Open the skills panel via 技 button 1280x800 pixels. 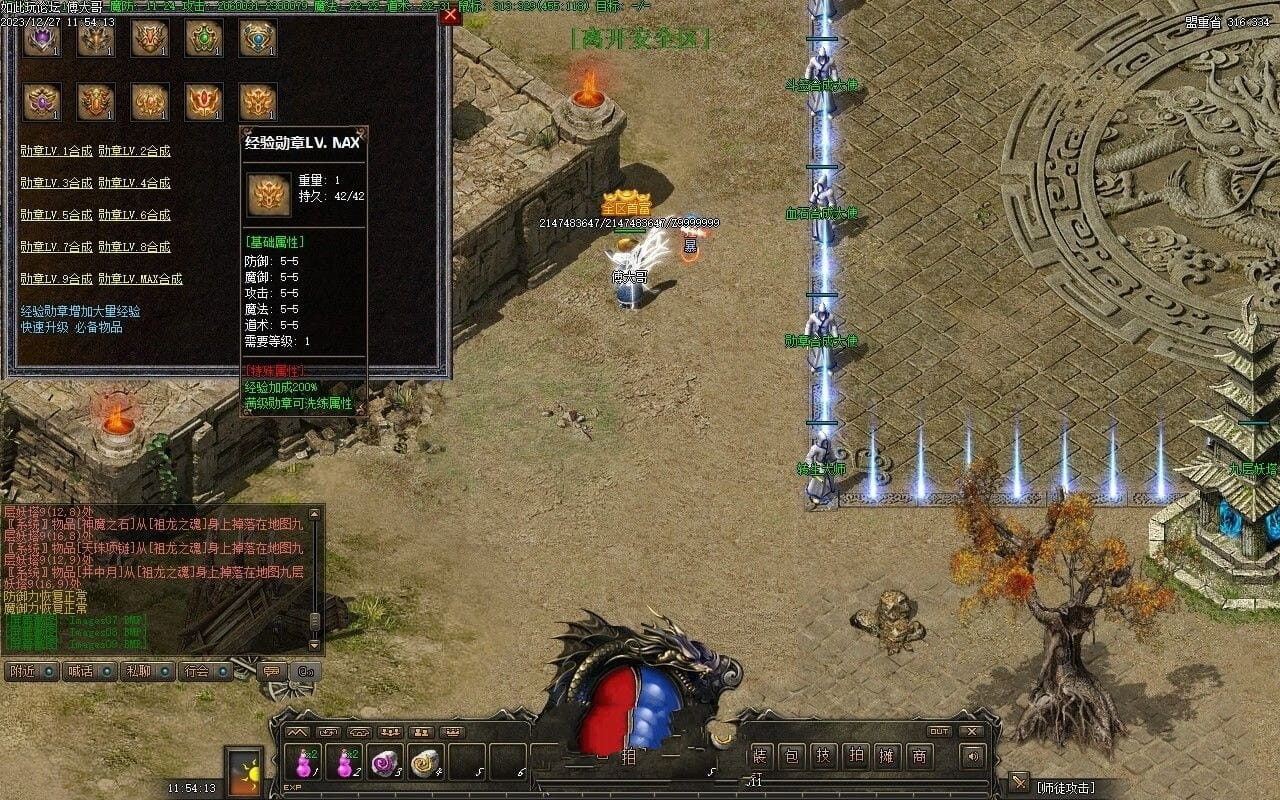point(823,757)
